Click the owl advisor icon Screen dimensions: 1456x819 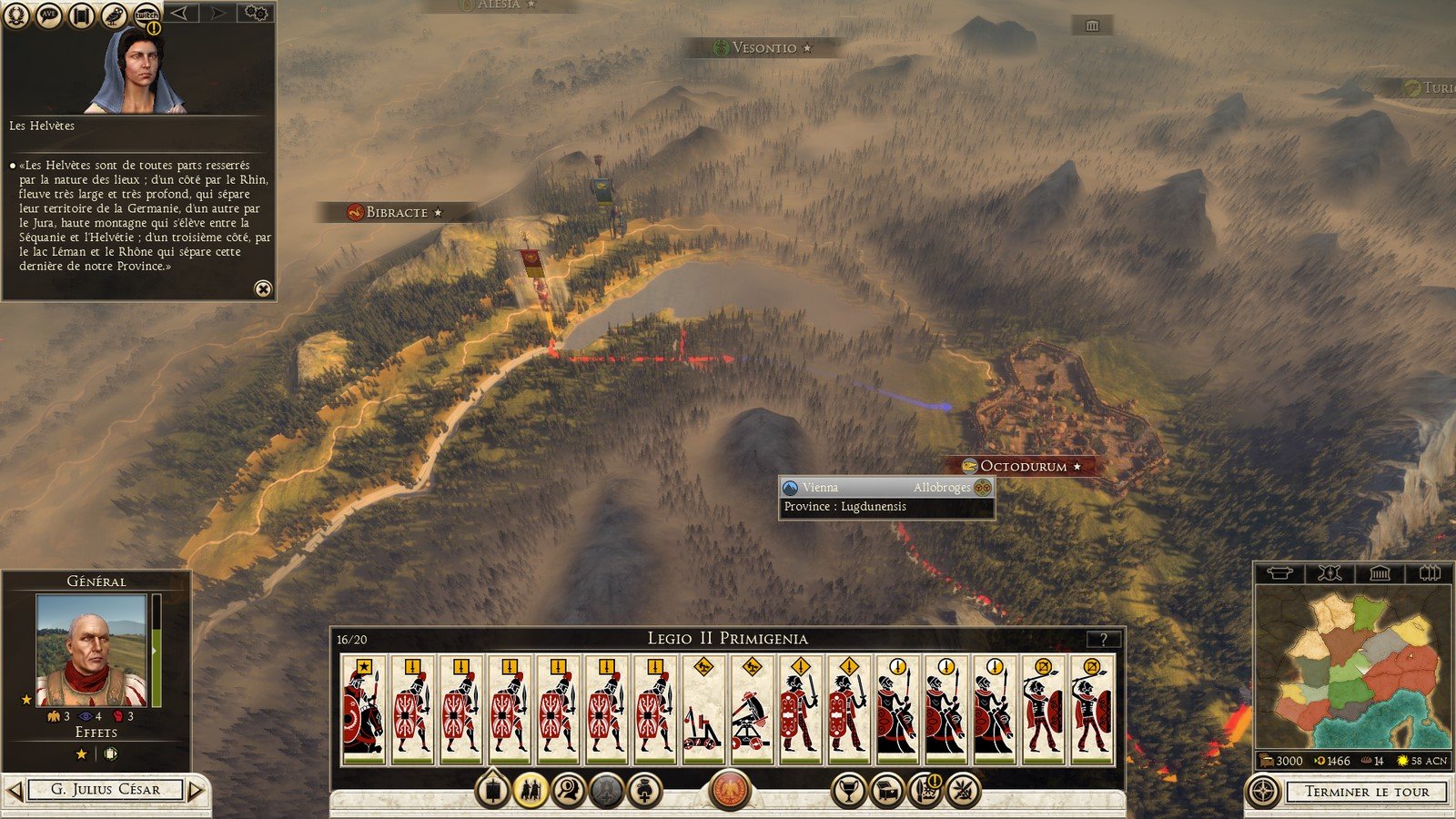pyautogui.click(x=114, y=15)
